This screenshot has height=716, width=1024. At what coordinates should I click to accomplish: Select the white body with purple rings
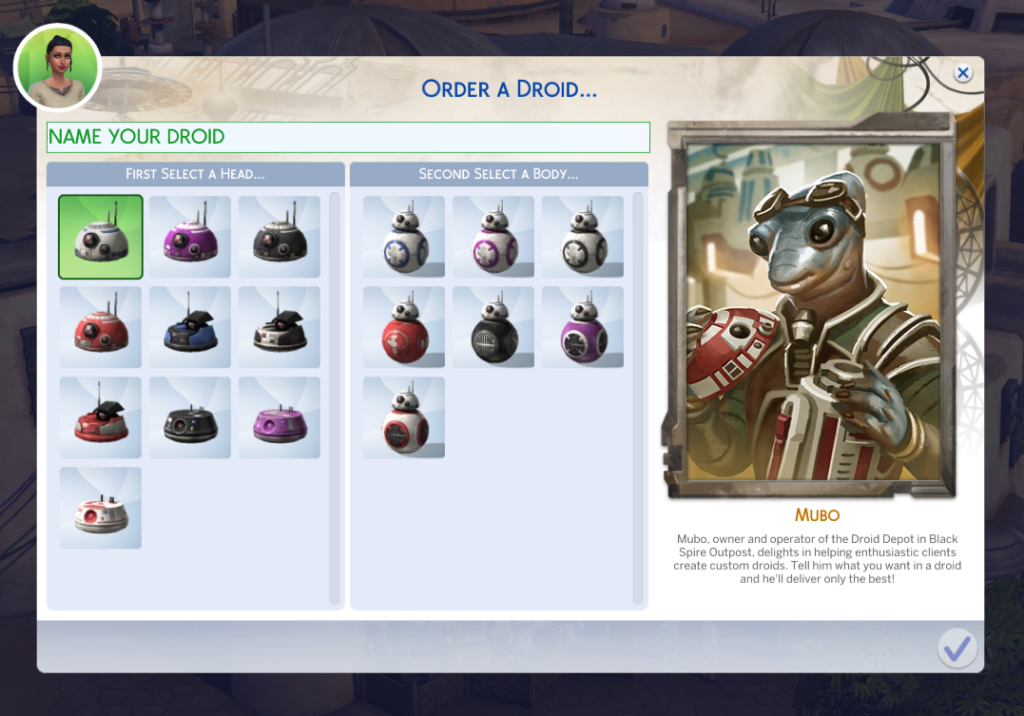(x=493, y=237)
